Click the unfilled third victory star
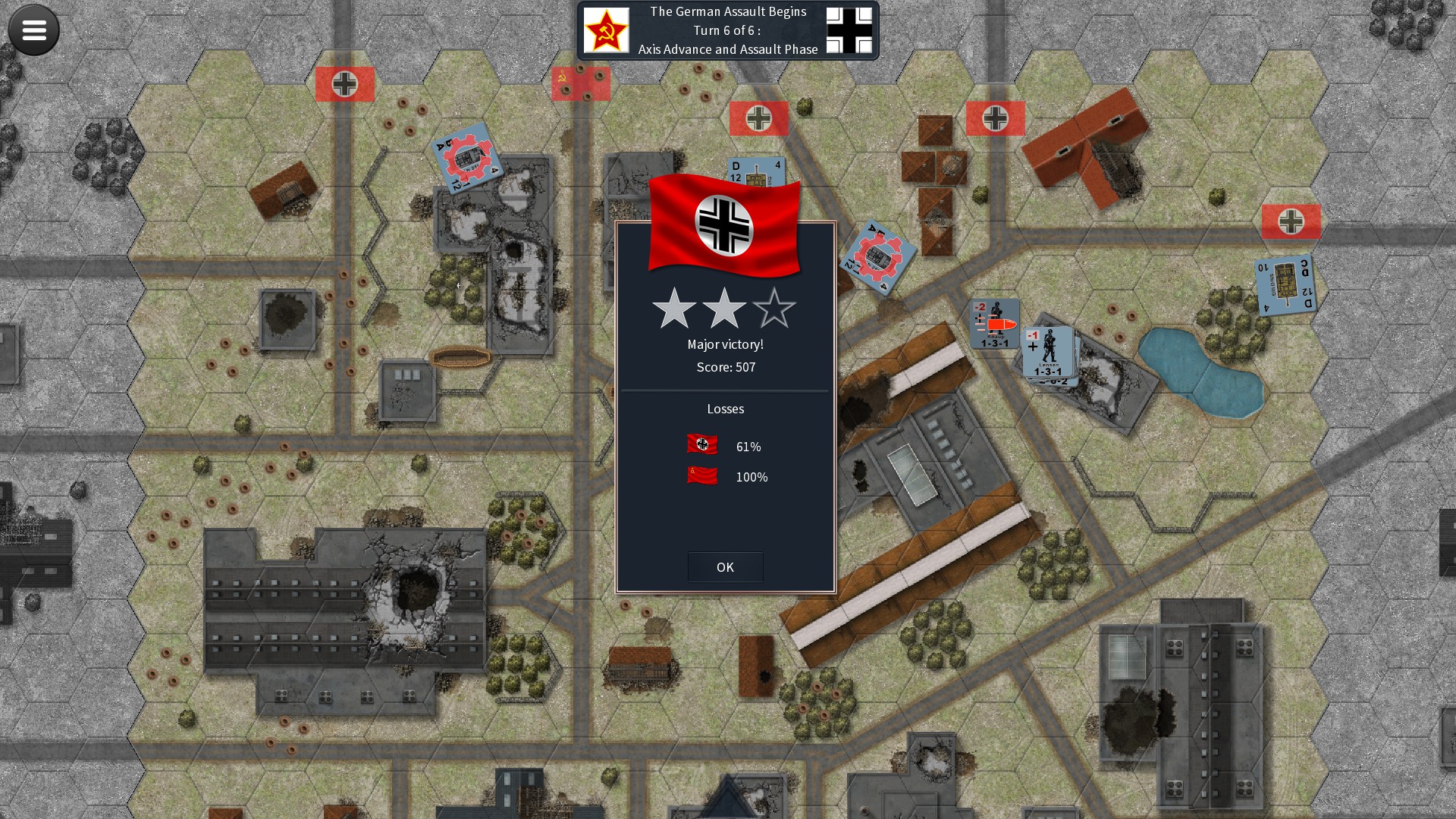 click(x=776, y=309)
